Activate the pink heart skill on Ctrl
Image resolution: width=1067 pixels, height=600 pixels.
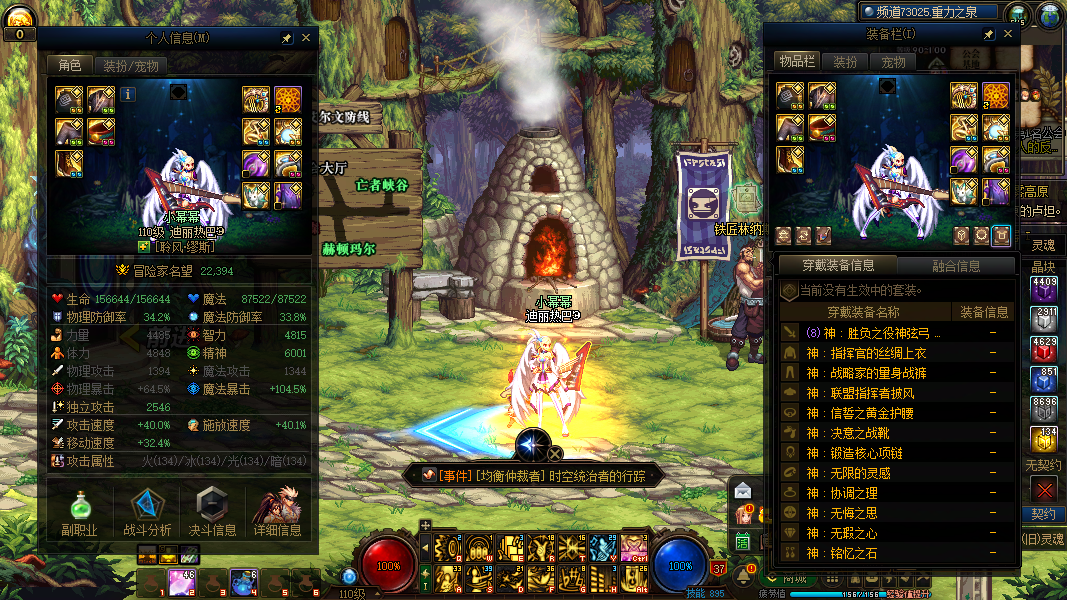pos(634,547)
